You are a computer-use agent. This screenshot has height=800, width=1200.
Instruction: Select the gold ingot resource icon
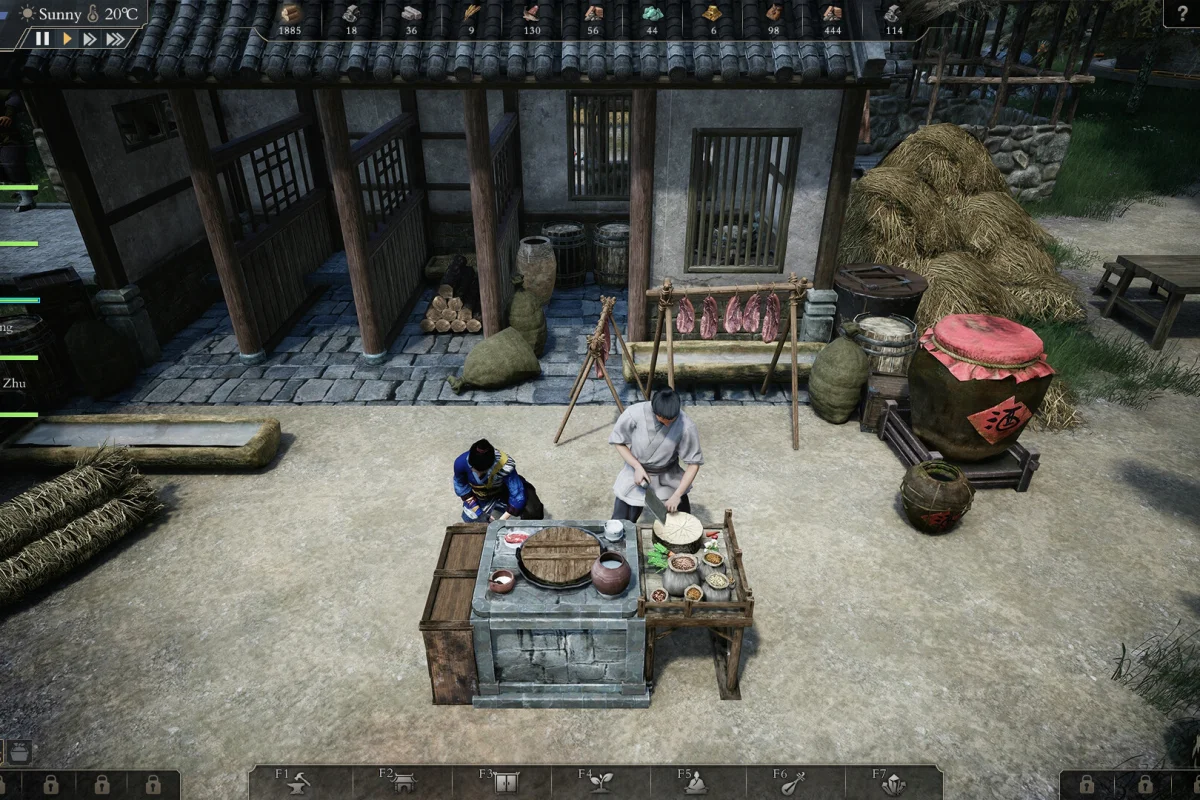(x=712, y=14)
